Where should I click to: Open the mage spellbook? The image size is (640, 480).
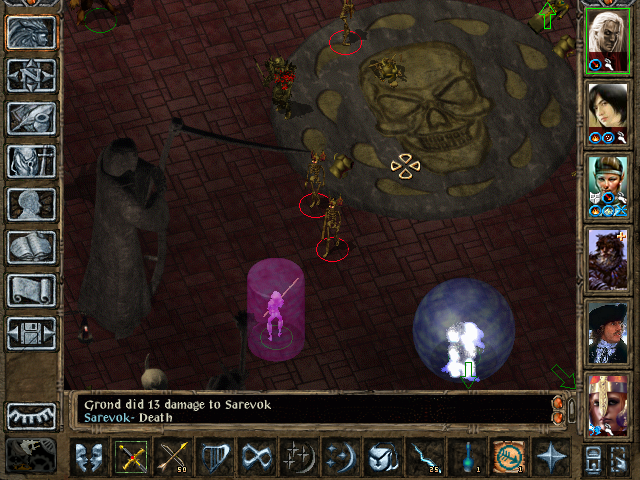click(31, 247)
